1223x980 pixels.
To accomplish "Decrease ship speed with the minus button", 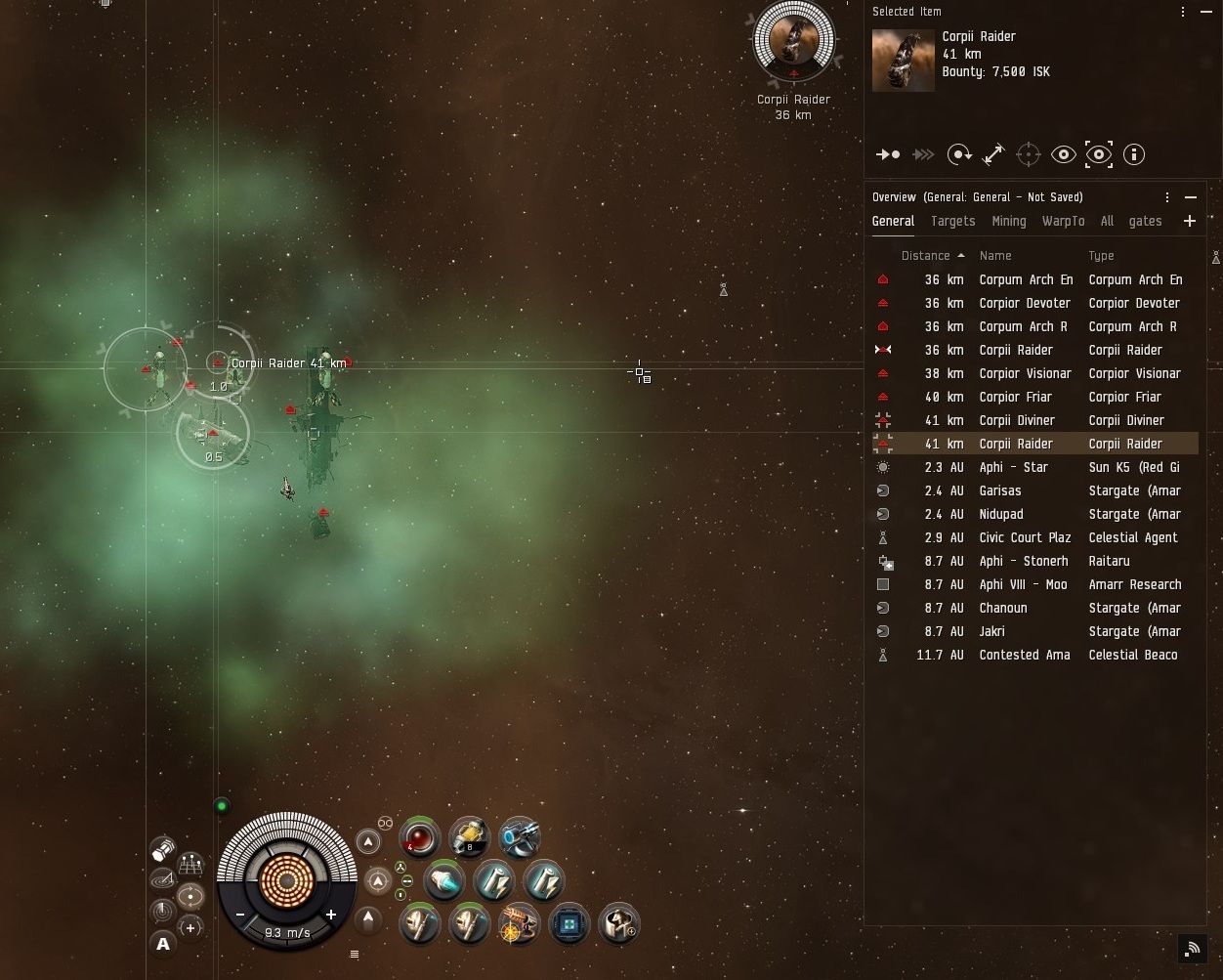I will tap(240, 915).
